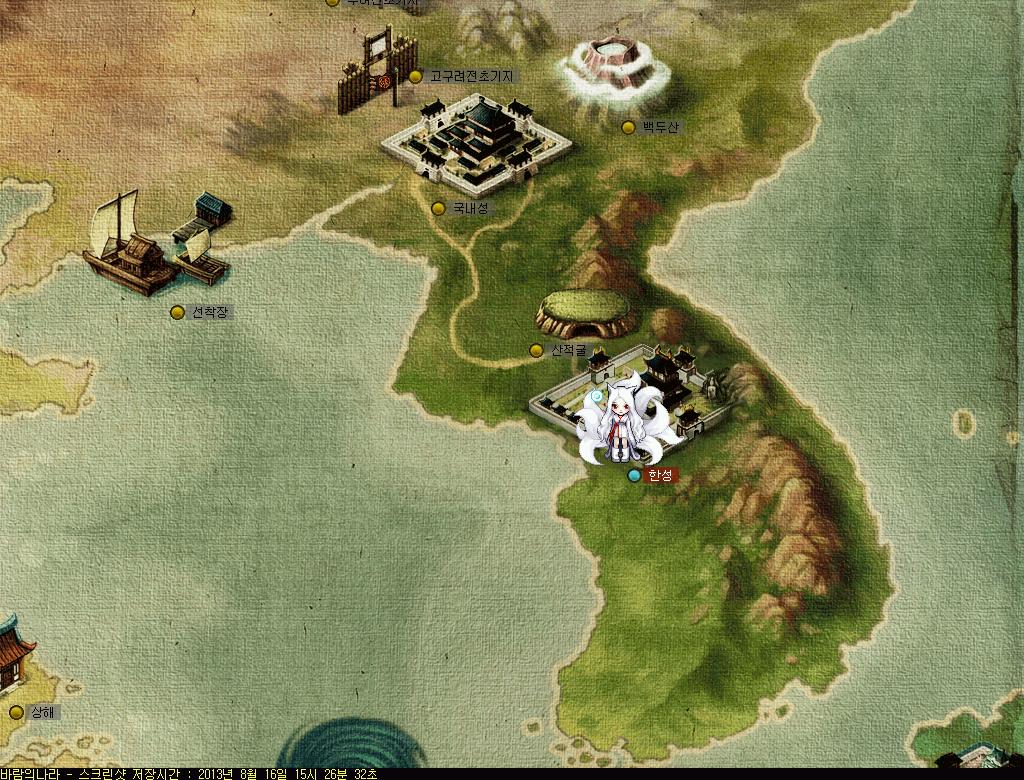Select the 산적굴 map marker

click(x=536, y=350)
